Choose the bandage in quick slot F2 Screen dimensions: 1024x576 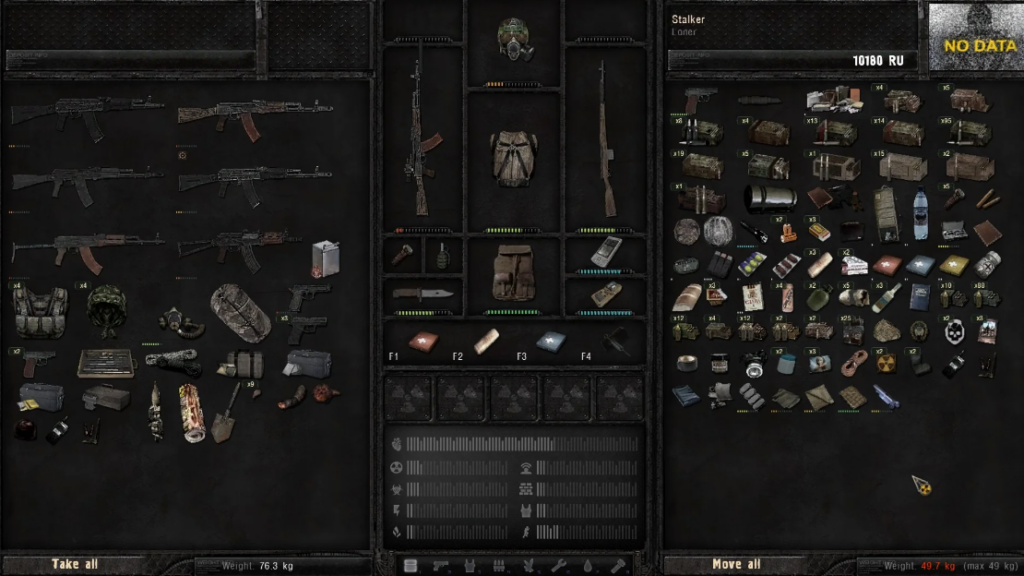pyautogui.click(x=486, y=341)
